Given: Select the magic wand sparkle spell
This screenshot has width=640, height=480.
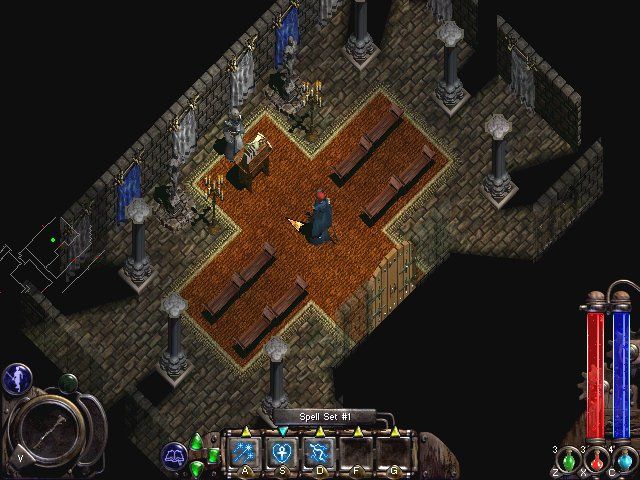Looking at the screenshot, I should [244, 454].
